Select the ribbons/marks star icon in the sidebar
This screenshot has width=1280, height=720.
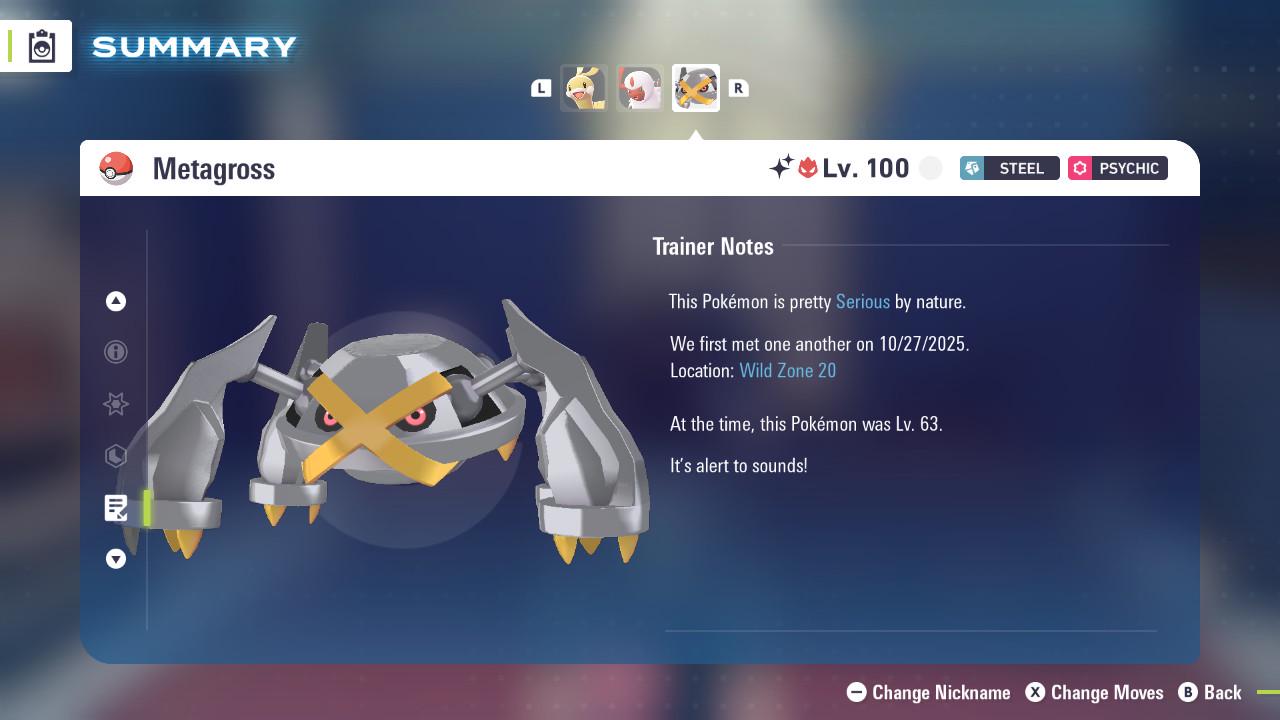[x=116, y=404]
